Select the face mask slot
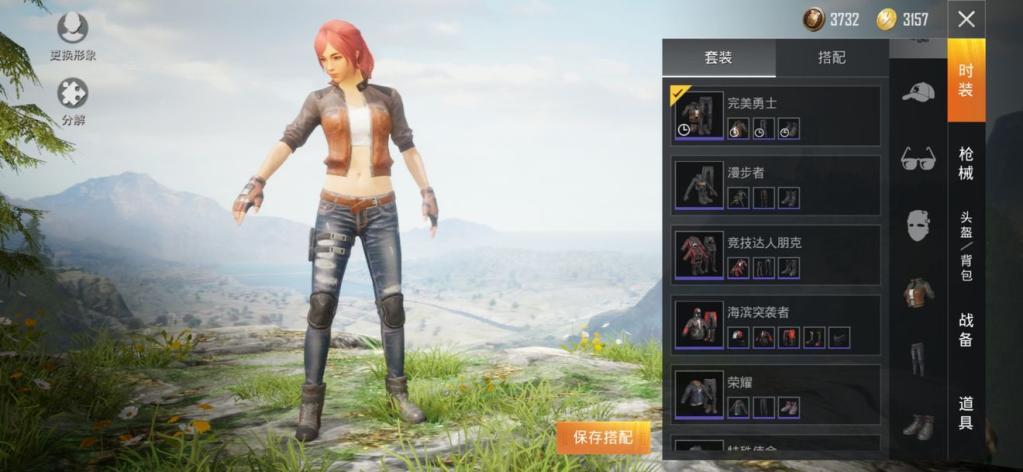Viewport: 1023px width, 472px height. pos(917,226)
